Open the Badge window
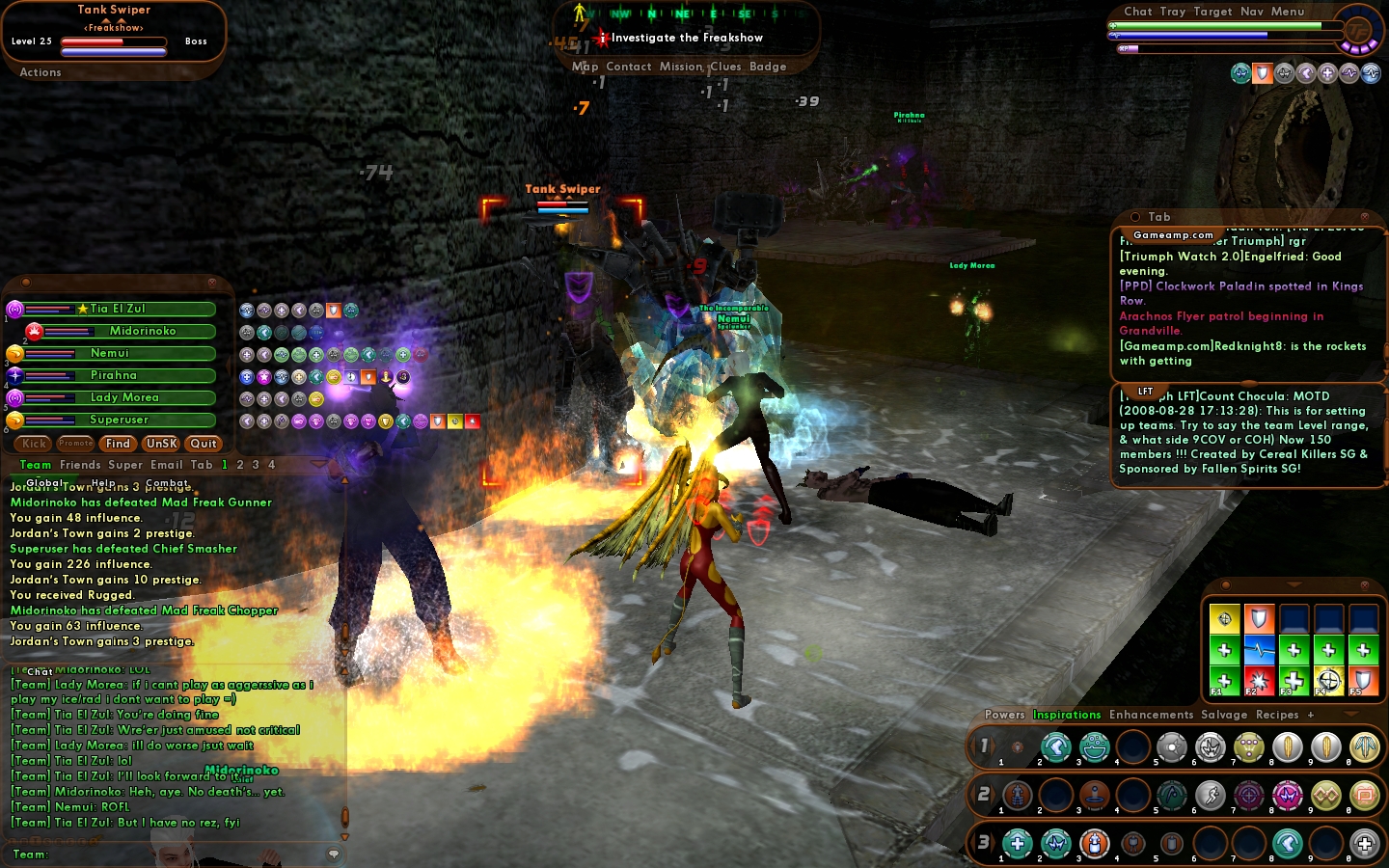1389x868 pixels. 768,67
